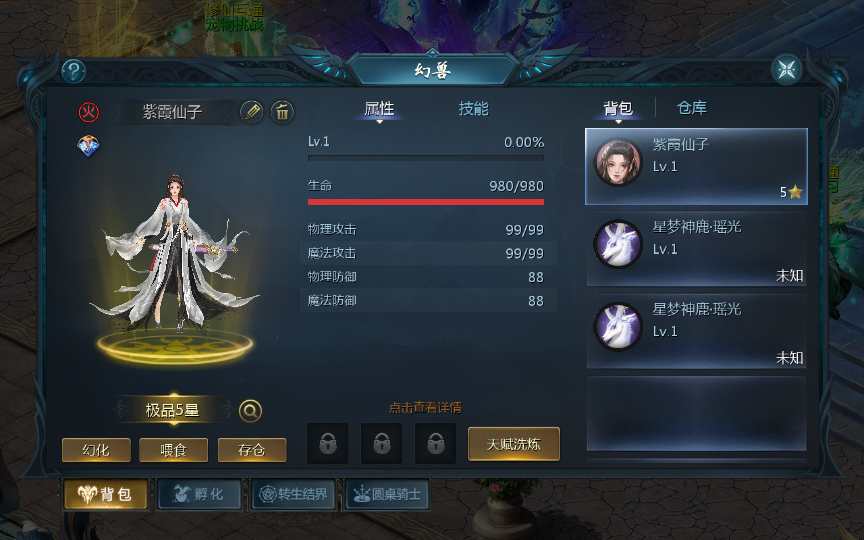Click the 幻化 transform button
The width and height of the screenshot is (864, 540).
point(96,450)
